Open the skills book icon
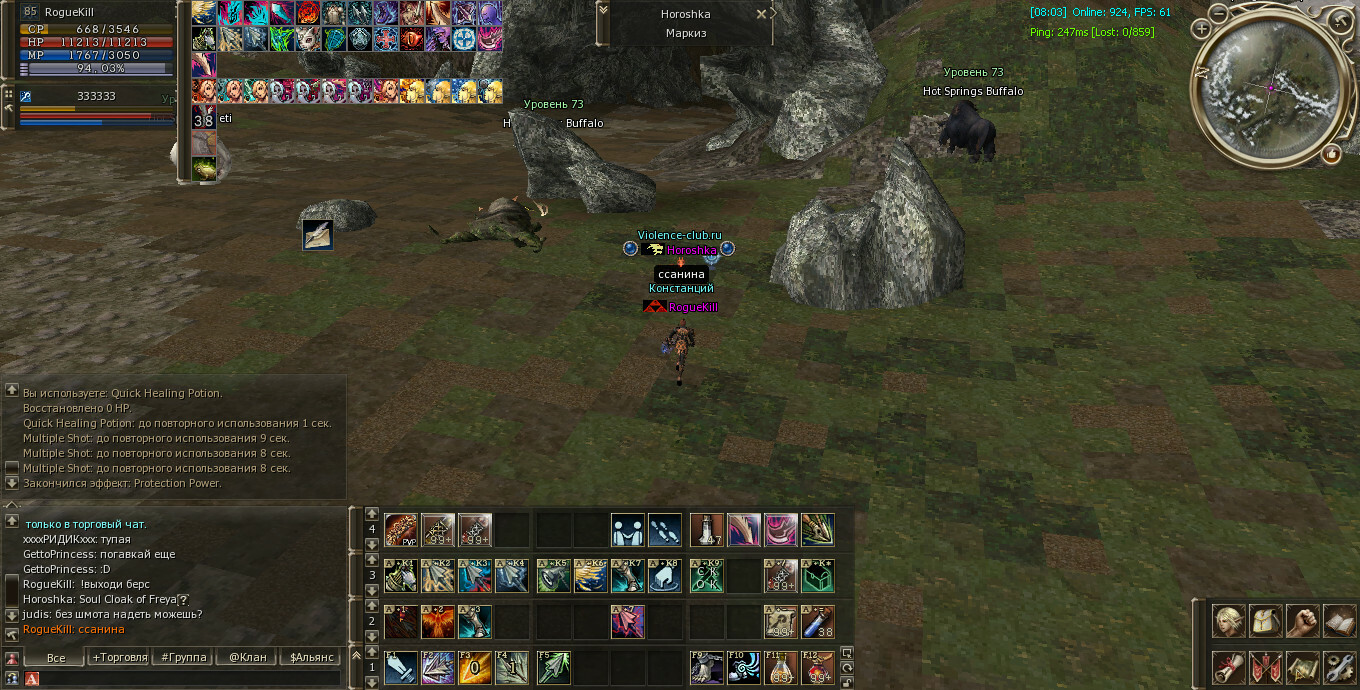The height and width of the screenshot is (690, 1360). pyautogui.click(x=1339, y=621)
